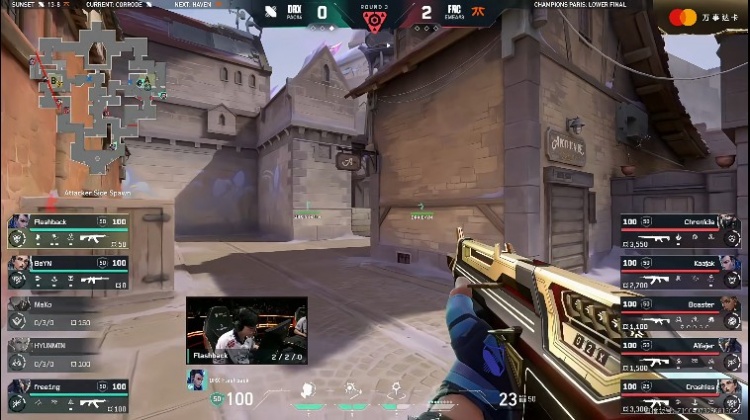Screen dimensions: 750x420
Task: Activate the first ability icon in bottom bar
Action: click(309, 388)
